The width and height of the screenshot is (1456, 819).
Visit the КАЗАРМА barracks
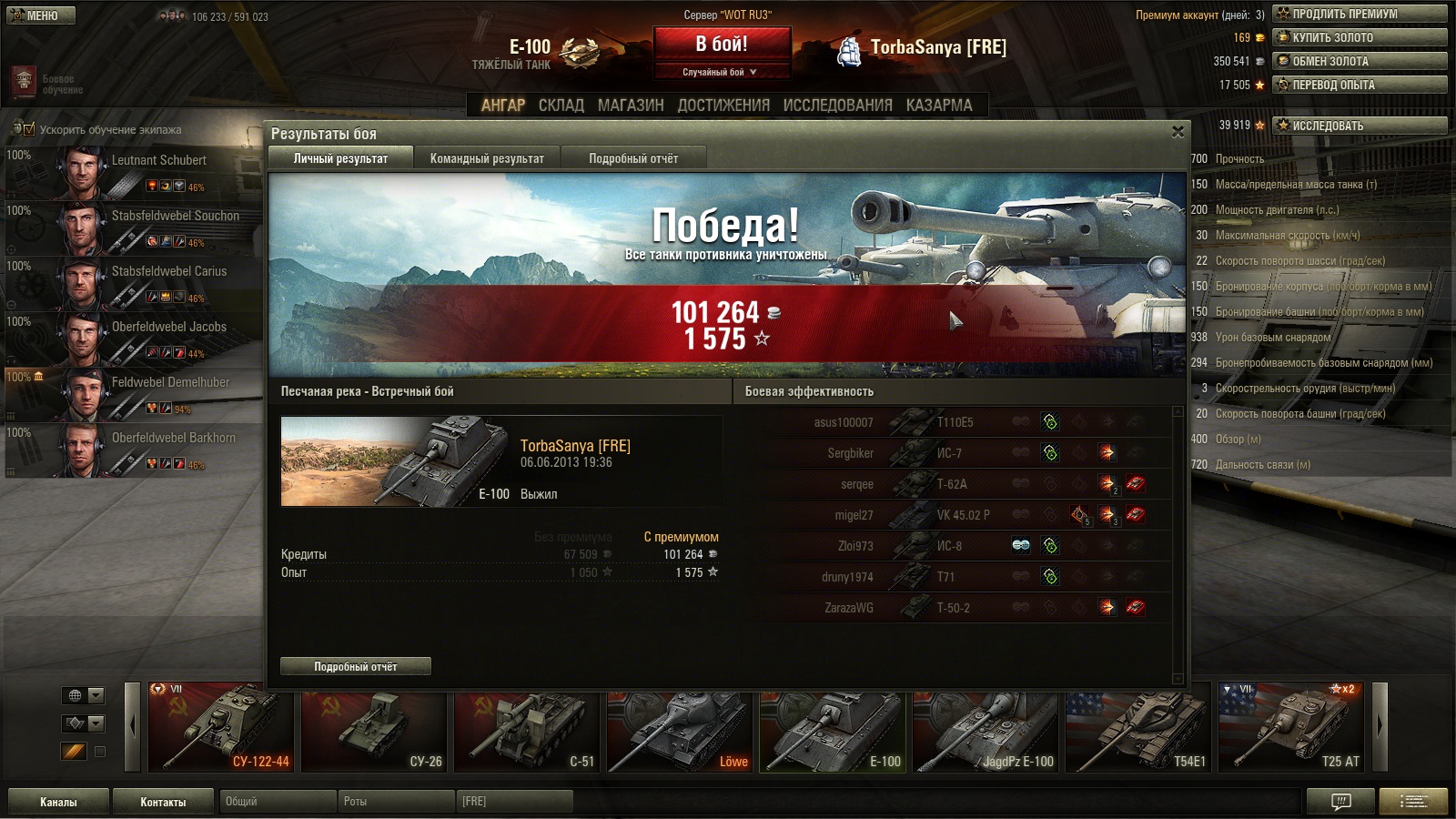[x=939, y=106]
